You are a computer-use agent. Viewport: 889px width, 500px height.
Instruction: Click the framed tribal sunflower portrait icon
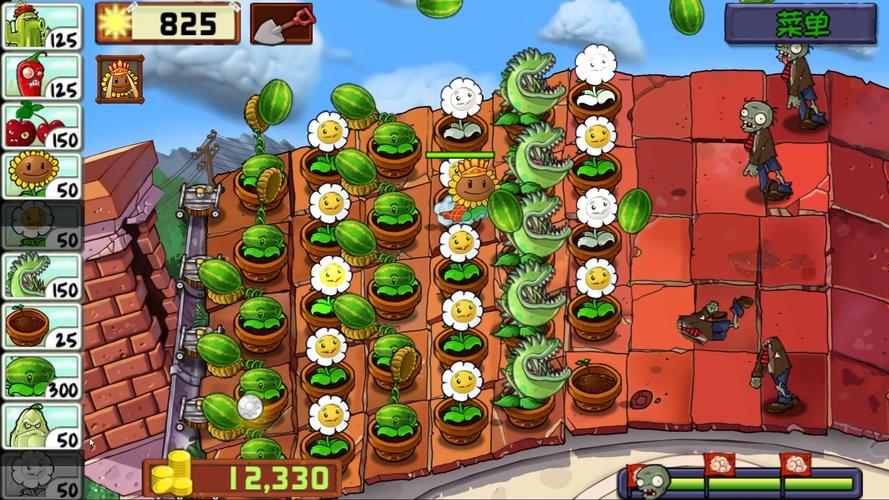click(x=120, y=79)
